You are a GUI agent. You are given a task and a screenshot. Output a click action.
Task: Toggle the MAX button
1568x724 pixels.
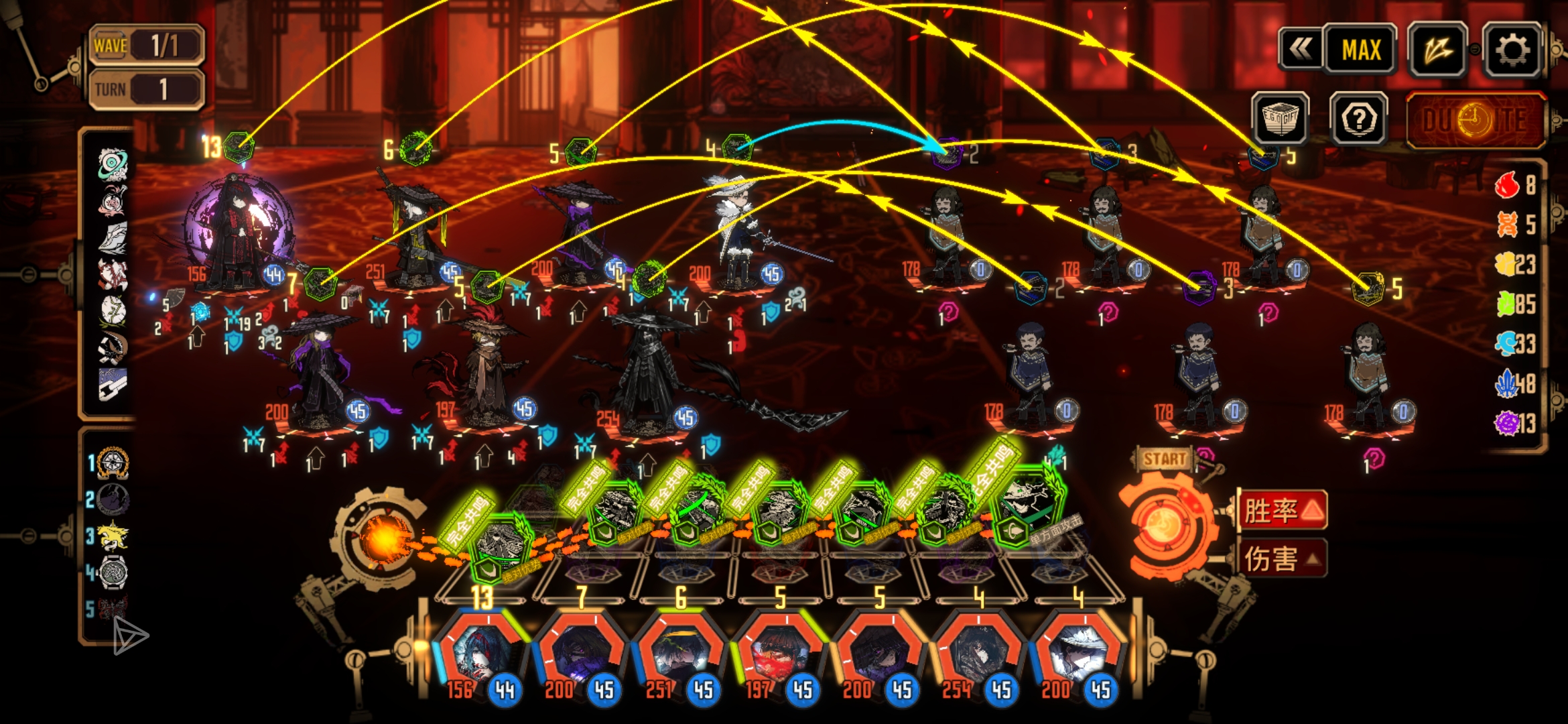tap(1361, 50)
